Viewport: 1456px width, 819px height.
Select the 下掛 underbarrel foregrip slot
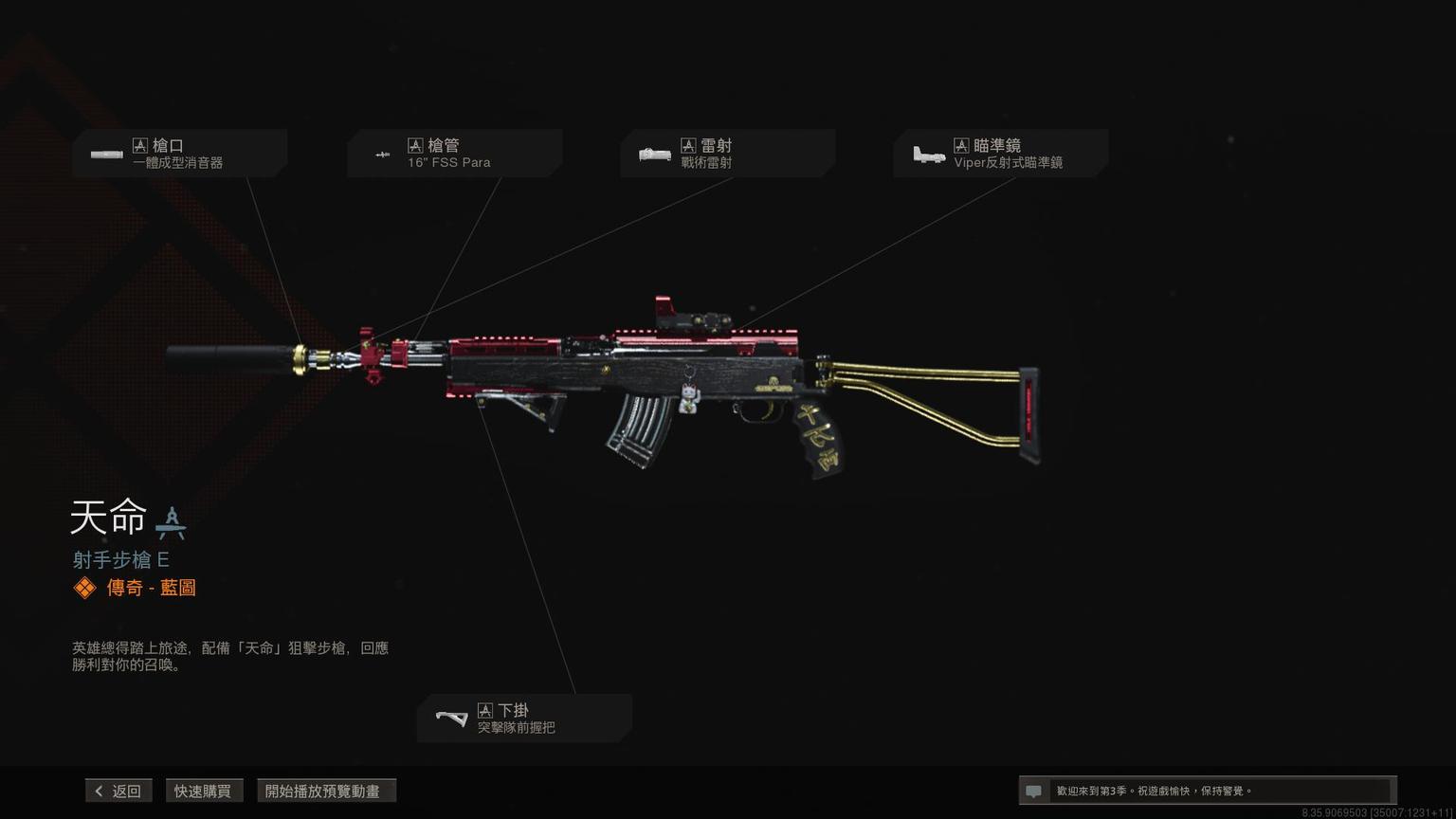[524, 719]
